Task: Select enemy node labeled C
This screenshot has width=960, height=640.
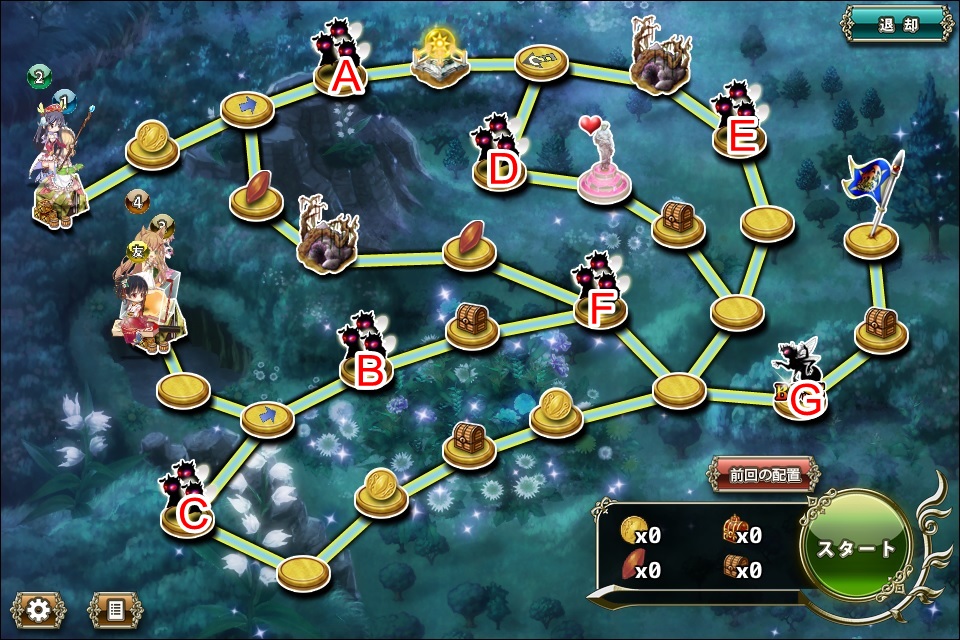Action: click(x=190, y=508)
